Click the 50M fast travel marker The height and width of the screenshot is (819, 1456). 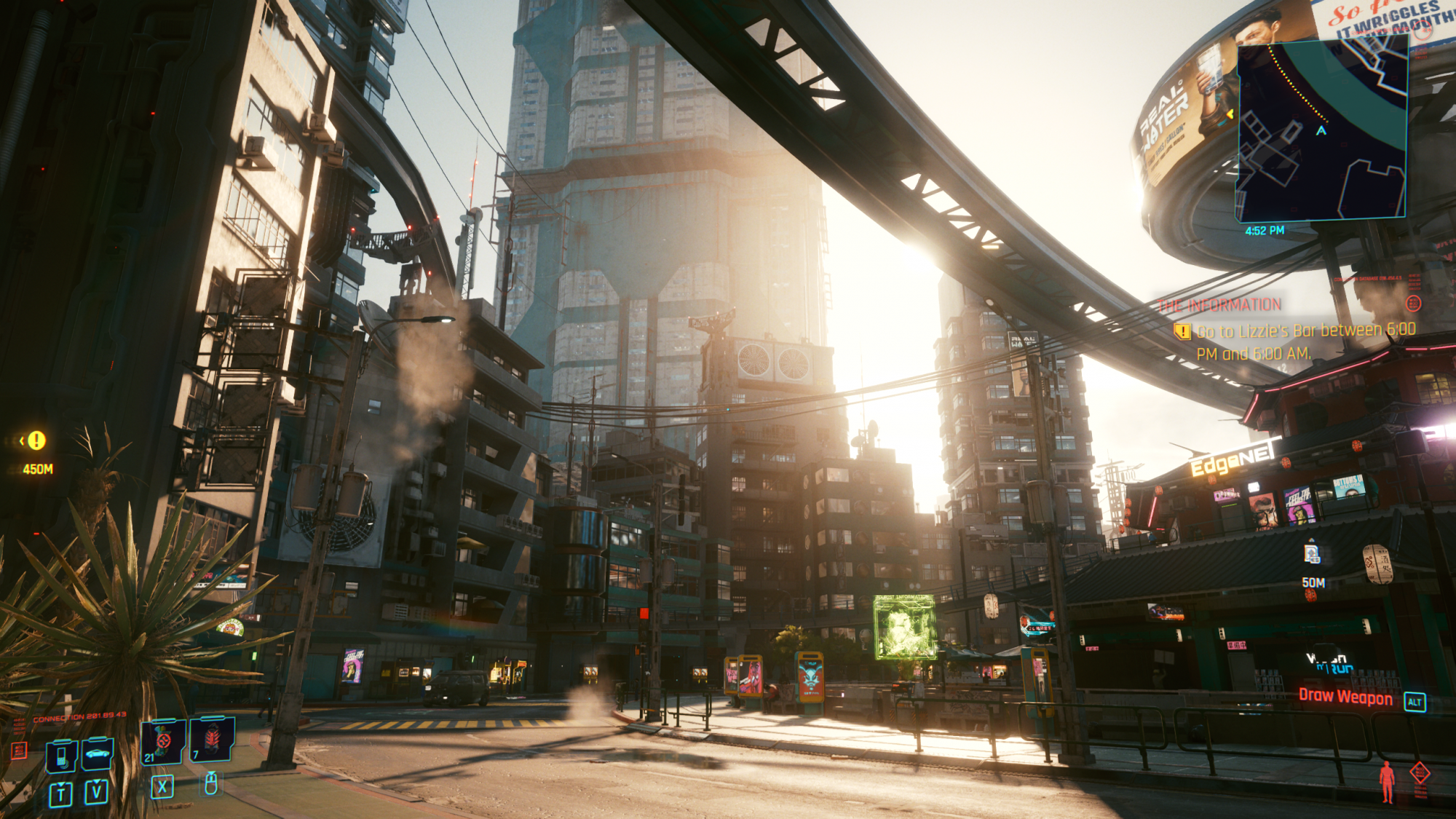coord(1312,555)
